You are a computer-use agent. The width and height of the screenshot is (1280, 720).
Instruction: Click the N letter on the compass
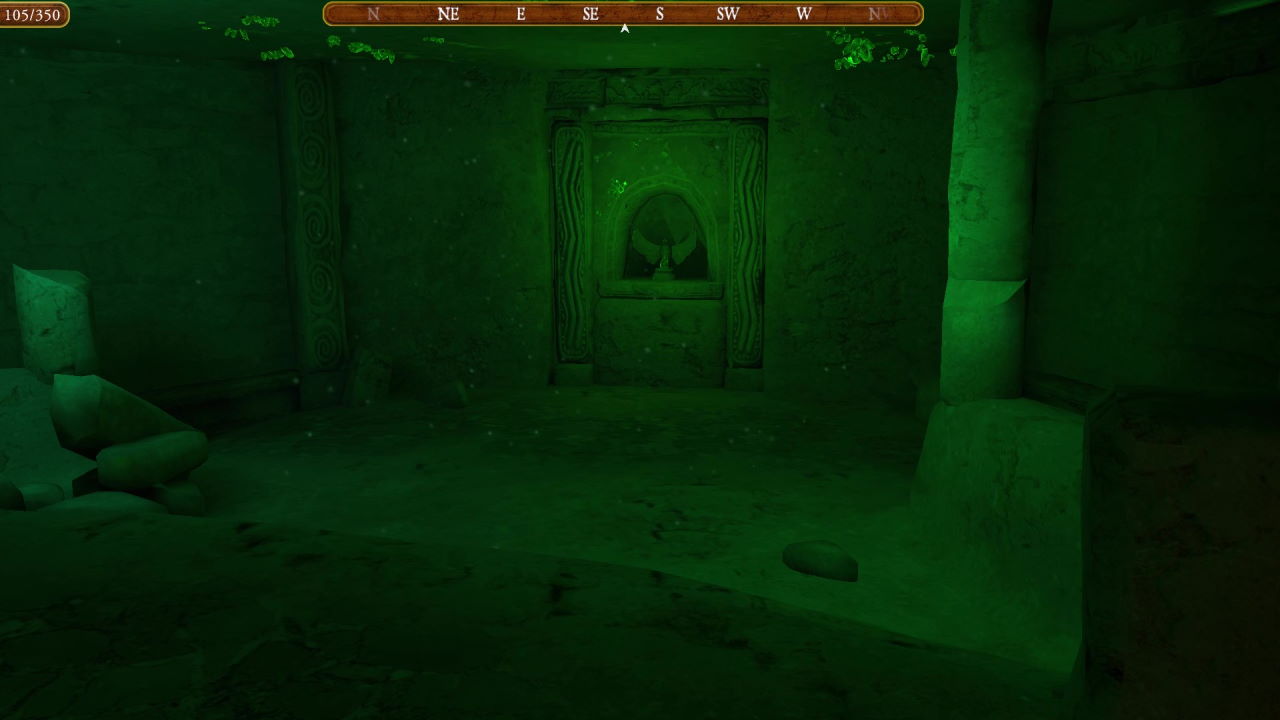pos(373,14)
